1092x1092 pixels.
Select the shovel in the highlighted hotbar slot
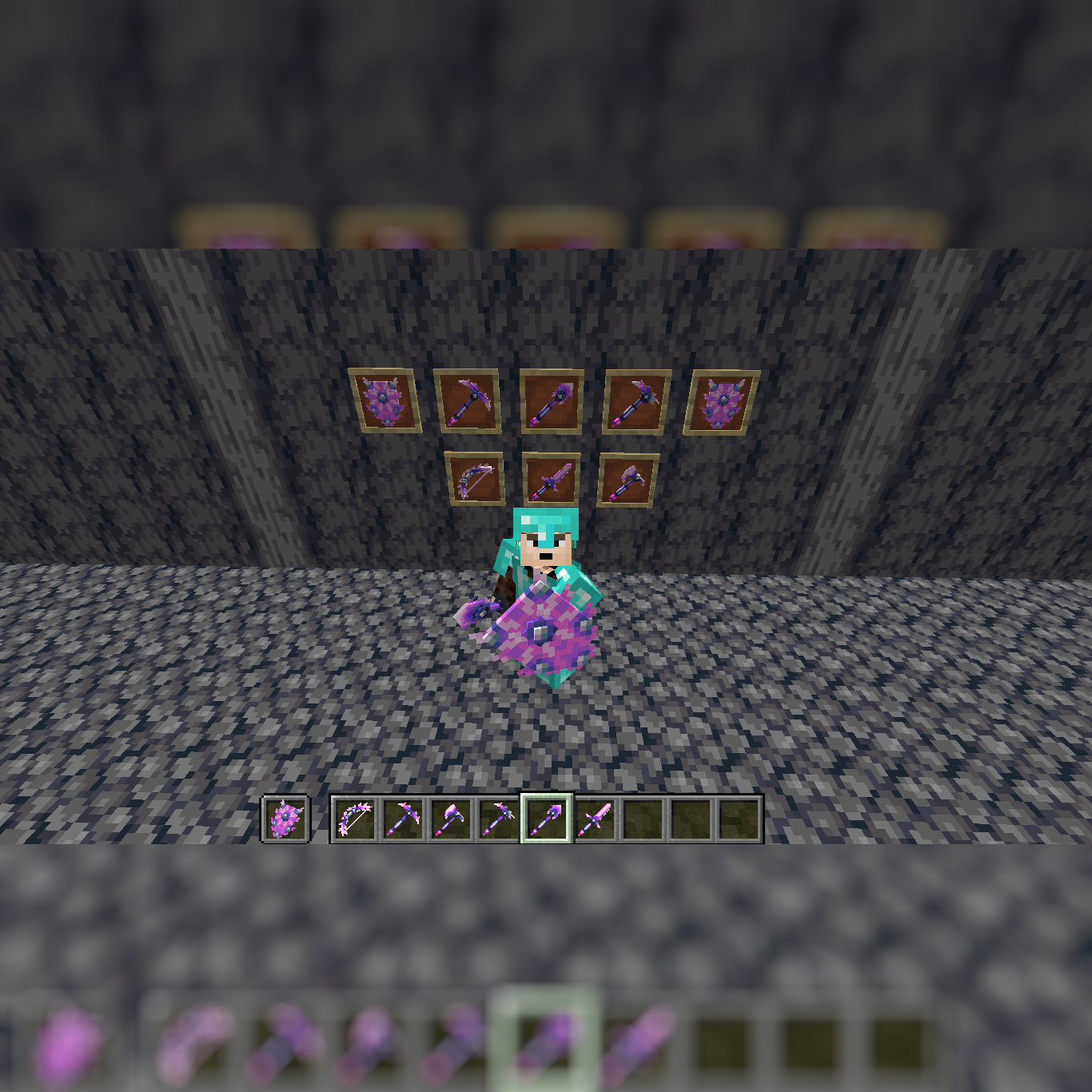(x=548, y=818)
